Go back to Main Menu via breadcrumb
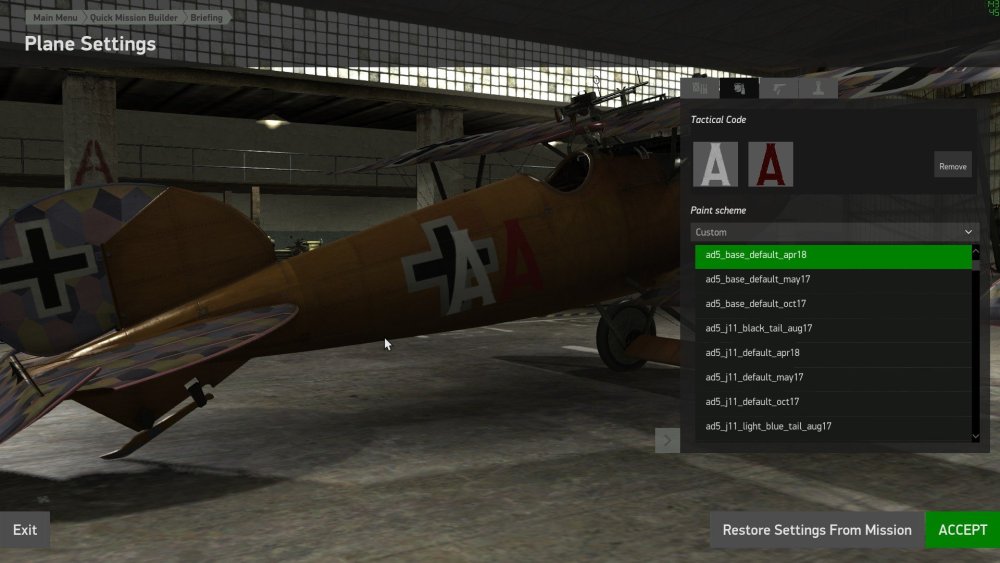Image resolution: width=1000 pixels, height=563 pixels. [x=56, y=17]
